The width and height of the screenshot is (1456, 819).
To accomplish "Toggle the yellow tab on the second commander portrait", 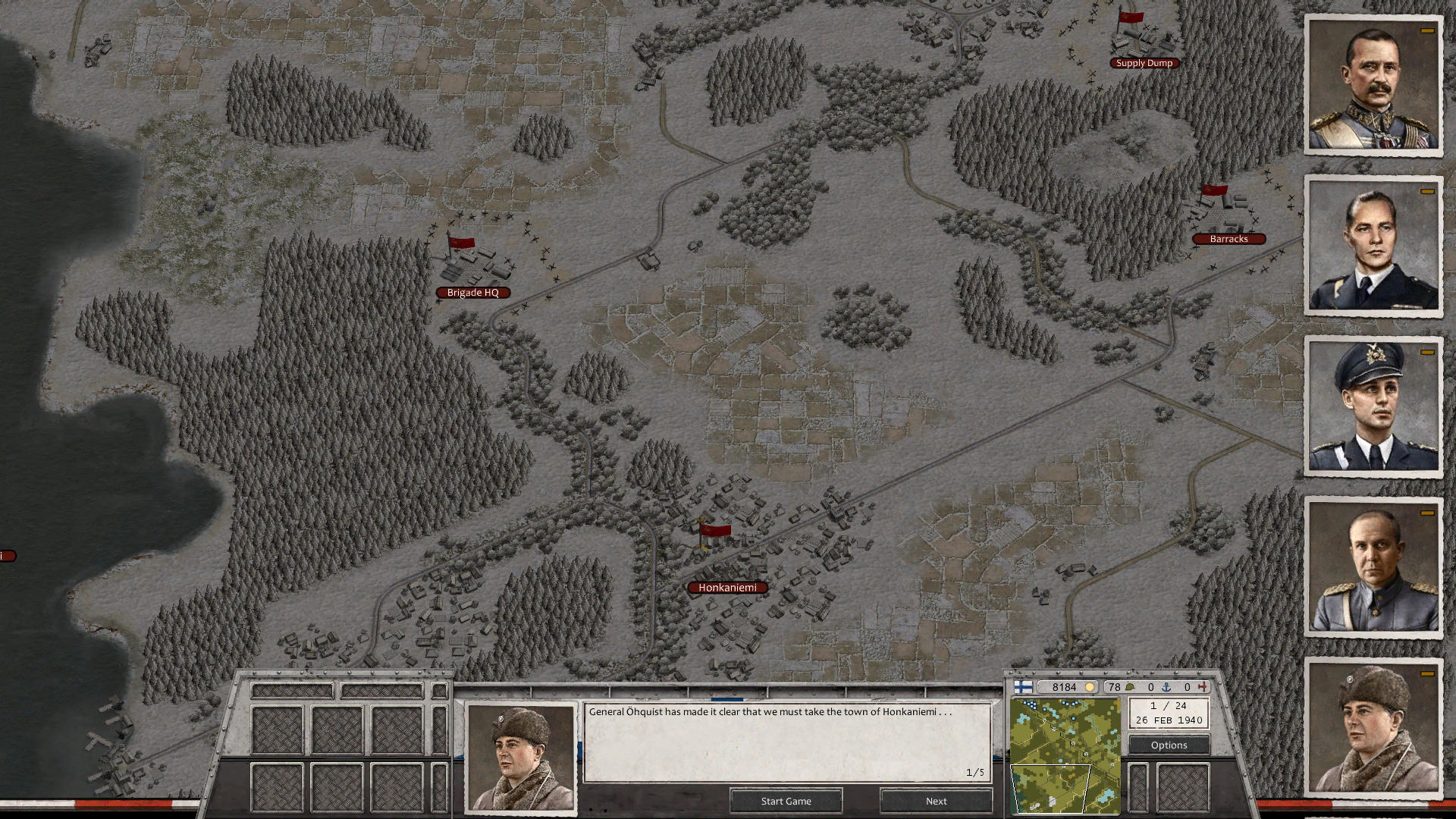I will 1426,193.
